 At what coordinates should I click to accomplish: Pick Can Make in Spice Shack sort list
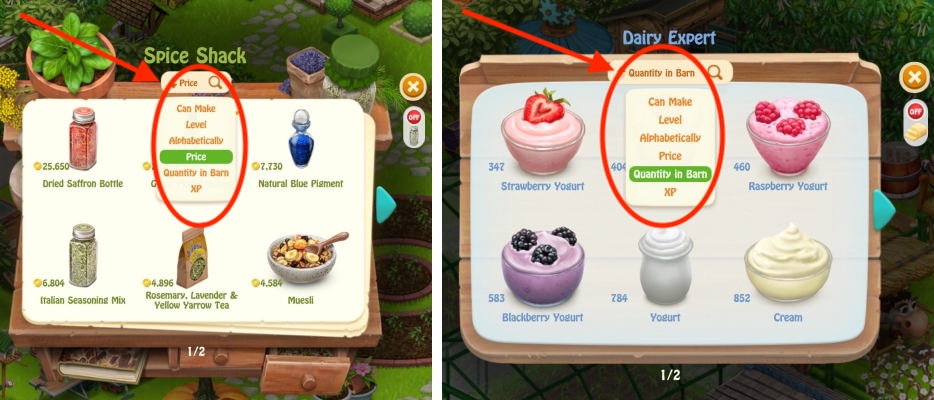pos(196,108)
